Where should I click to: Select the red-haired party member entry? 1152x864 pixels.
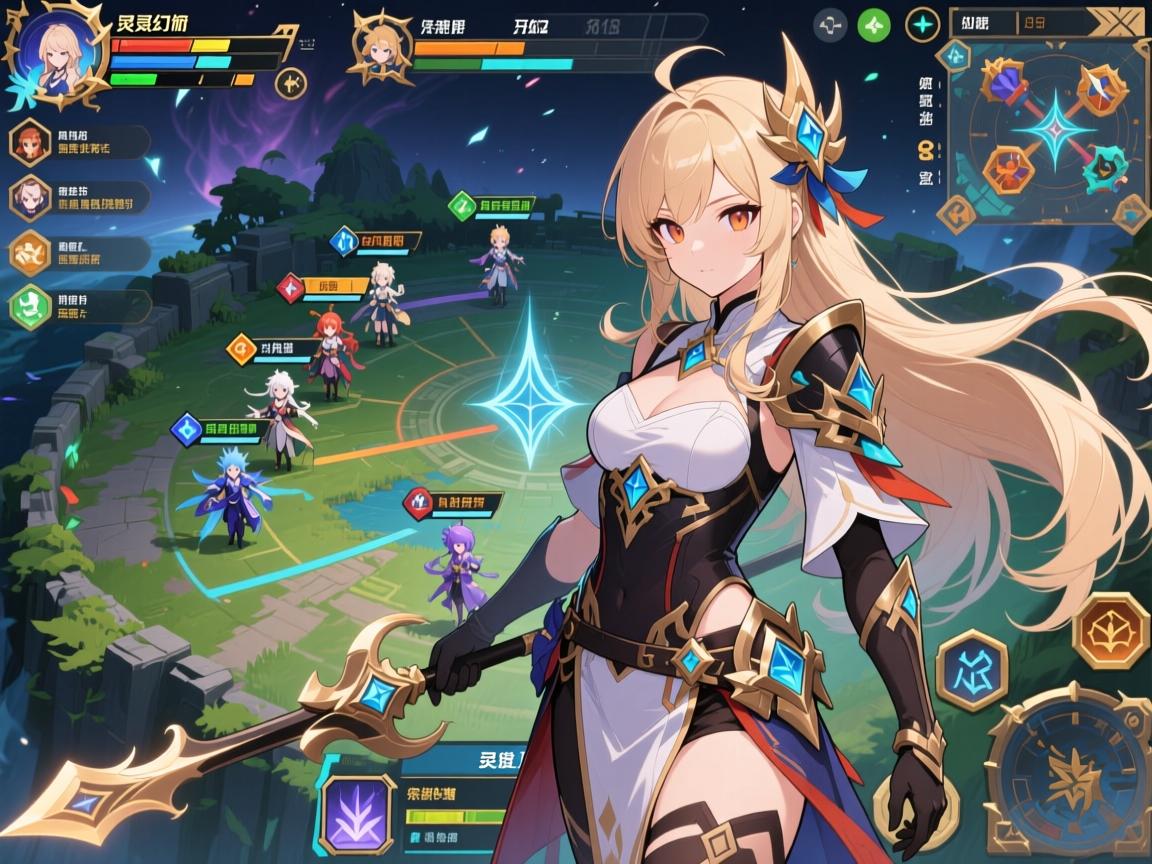29,142
